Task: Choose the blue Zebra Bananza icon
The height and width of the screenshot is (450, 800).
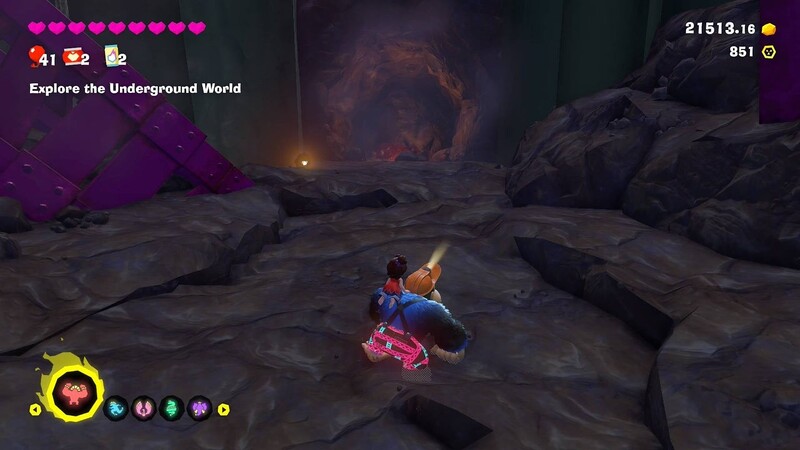Action: pyautogui.click(x=116, y=409)
